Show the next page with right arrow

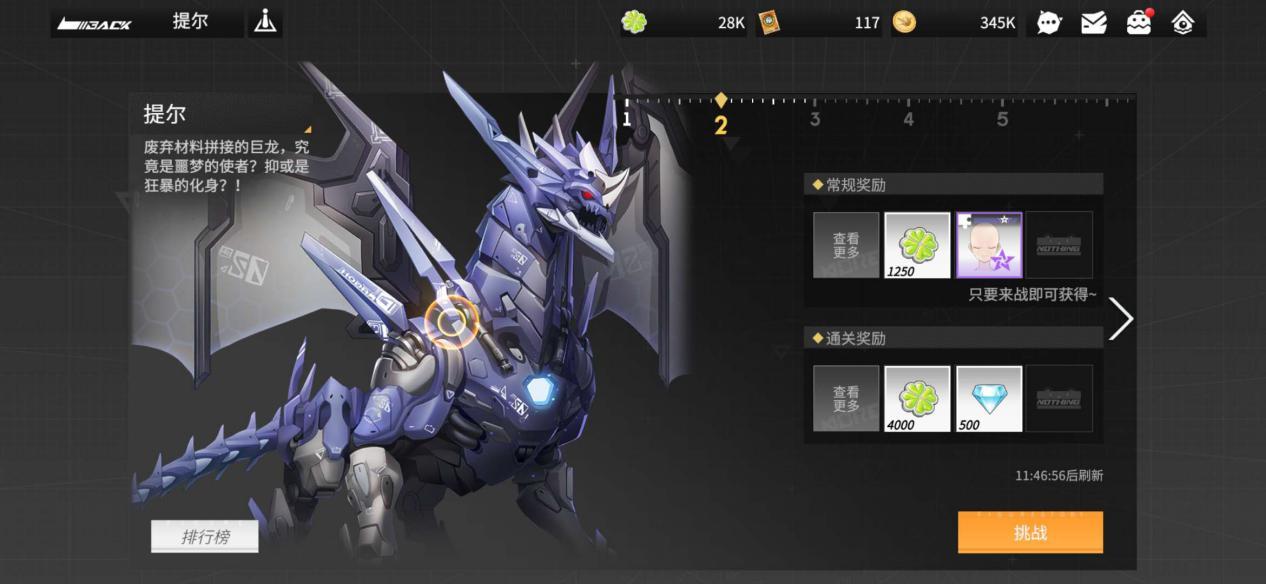[1121, 319]
